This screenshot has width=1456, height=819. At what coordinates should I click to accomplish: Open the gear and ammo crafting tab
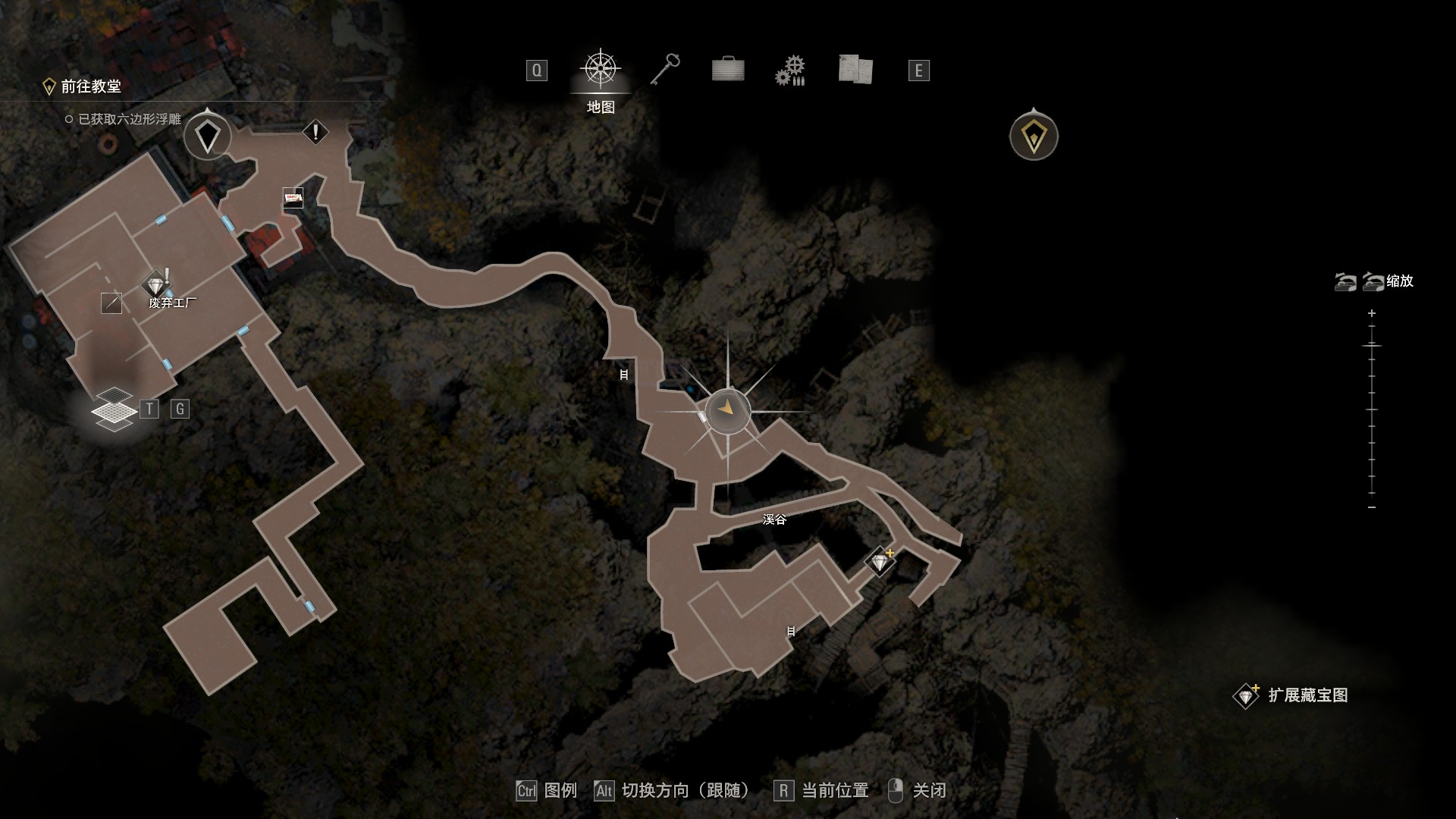pyautogui.click(x=789, y=71)
